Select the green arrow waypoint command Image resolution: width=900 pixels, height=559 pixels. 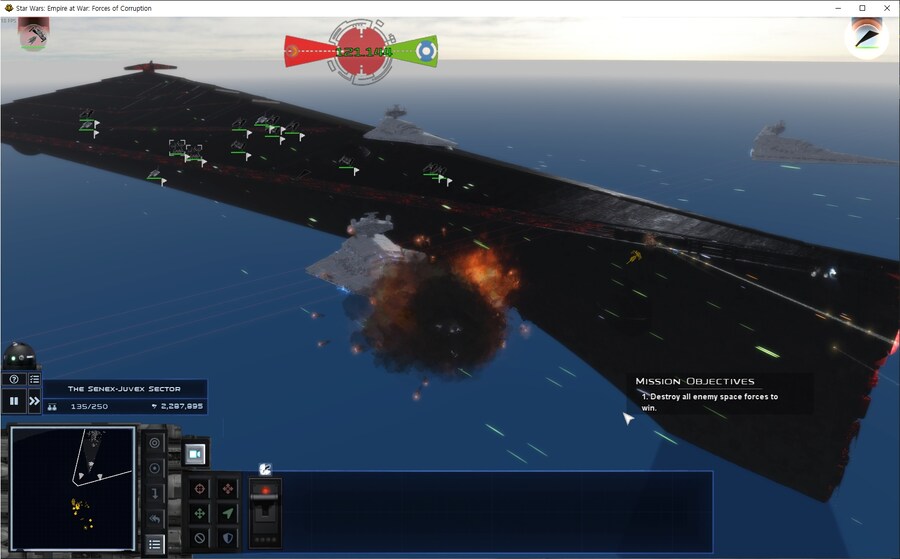pos(227,513)
